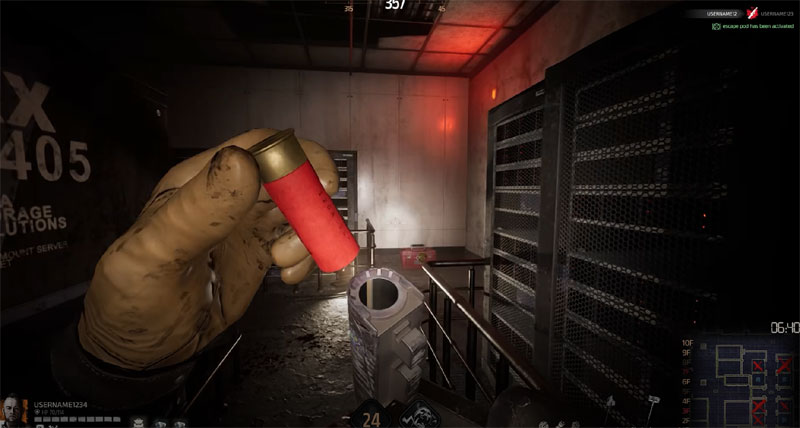Image resolution: width=800 pixels, height=428 pixels.
Task: Click the USERNAME1234 name plate
Action: point(60,403)
